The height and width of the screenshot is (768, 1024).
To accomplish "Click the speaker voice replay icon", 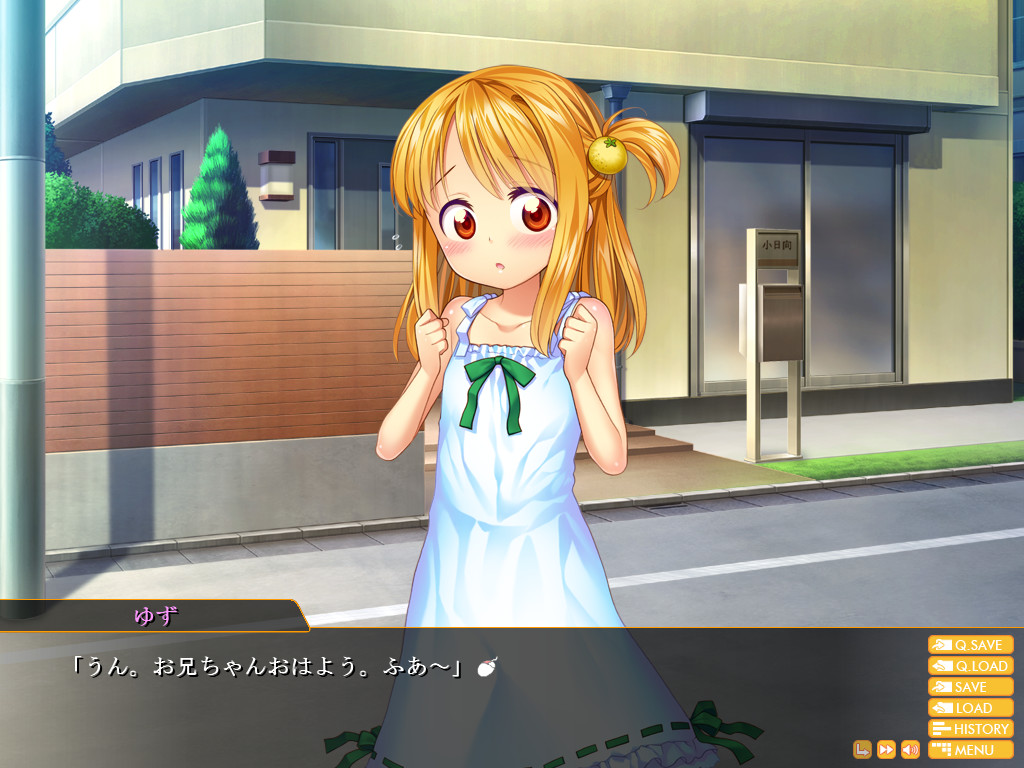I will point(910,749).
